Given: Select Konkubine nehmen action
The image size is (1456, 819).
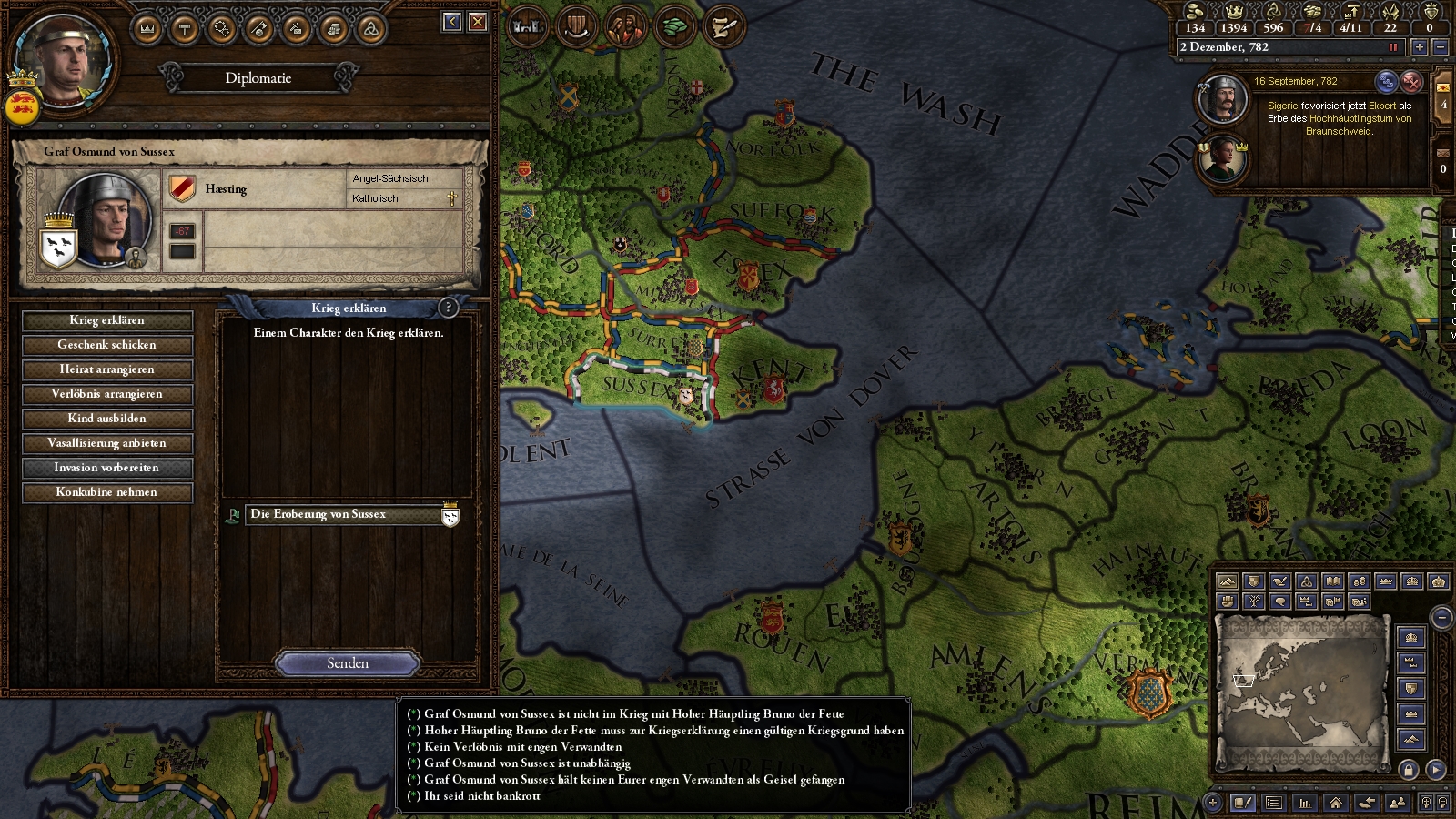Looking at the screenshot, I should (107, 492).
